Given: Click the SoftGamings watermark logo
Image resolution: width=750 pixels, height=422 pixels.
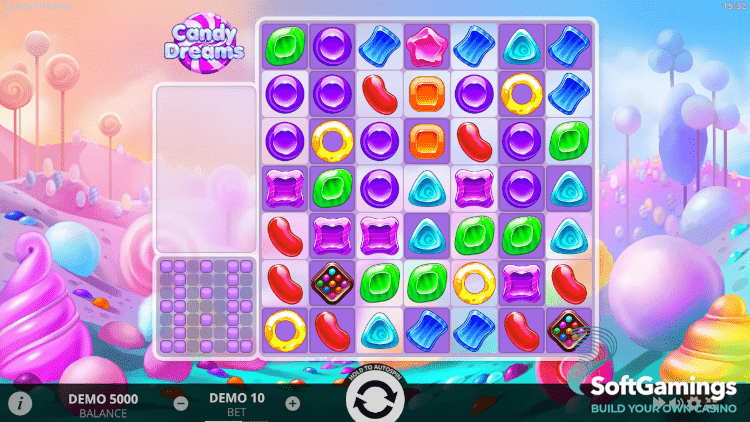Looking at the screenshot, I should pyautogui.click(x=661, y=393).
